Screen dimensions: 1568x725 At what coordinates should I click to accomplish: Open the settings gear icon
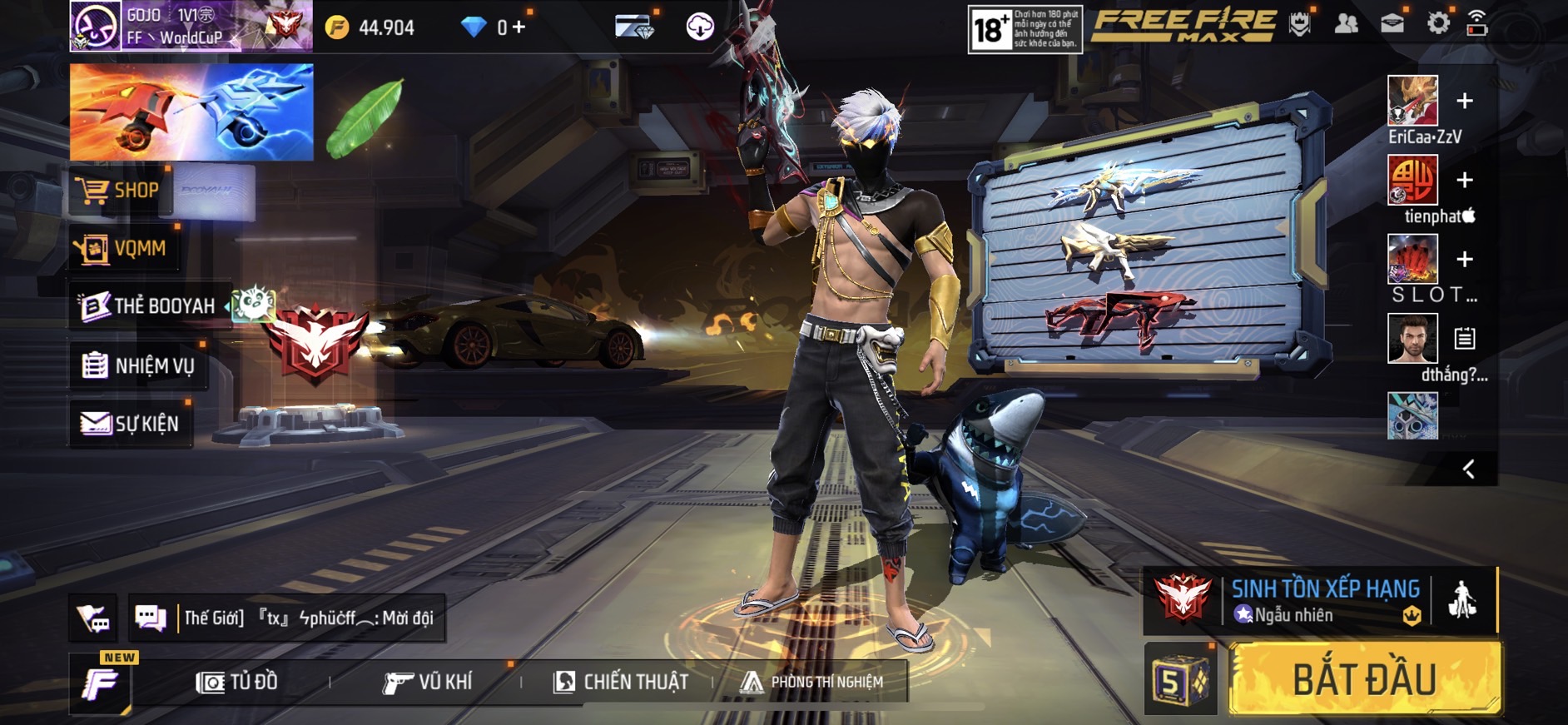[1437, 24]
